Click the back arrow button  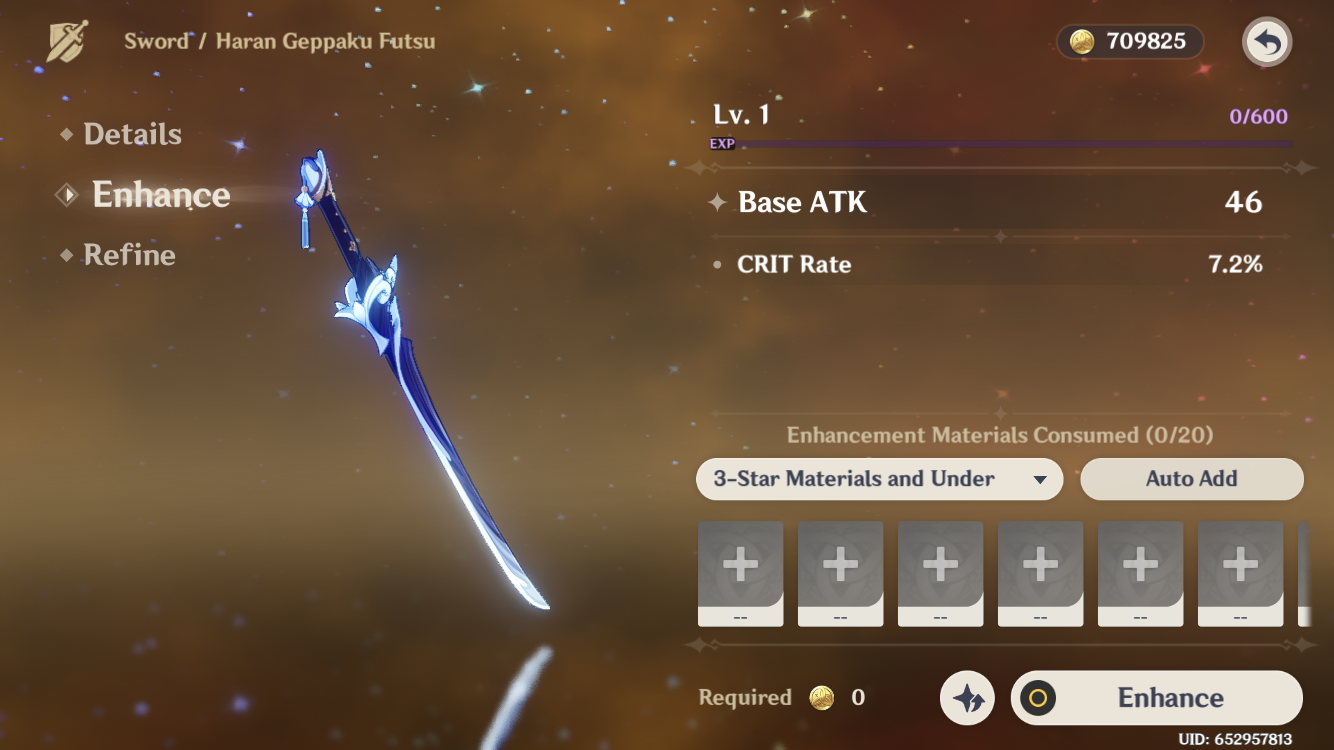pos(1267,43)
